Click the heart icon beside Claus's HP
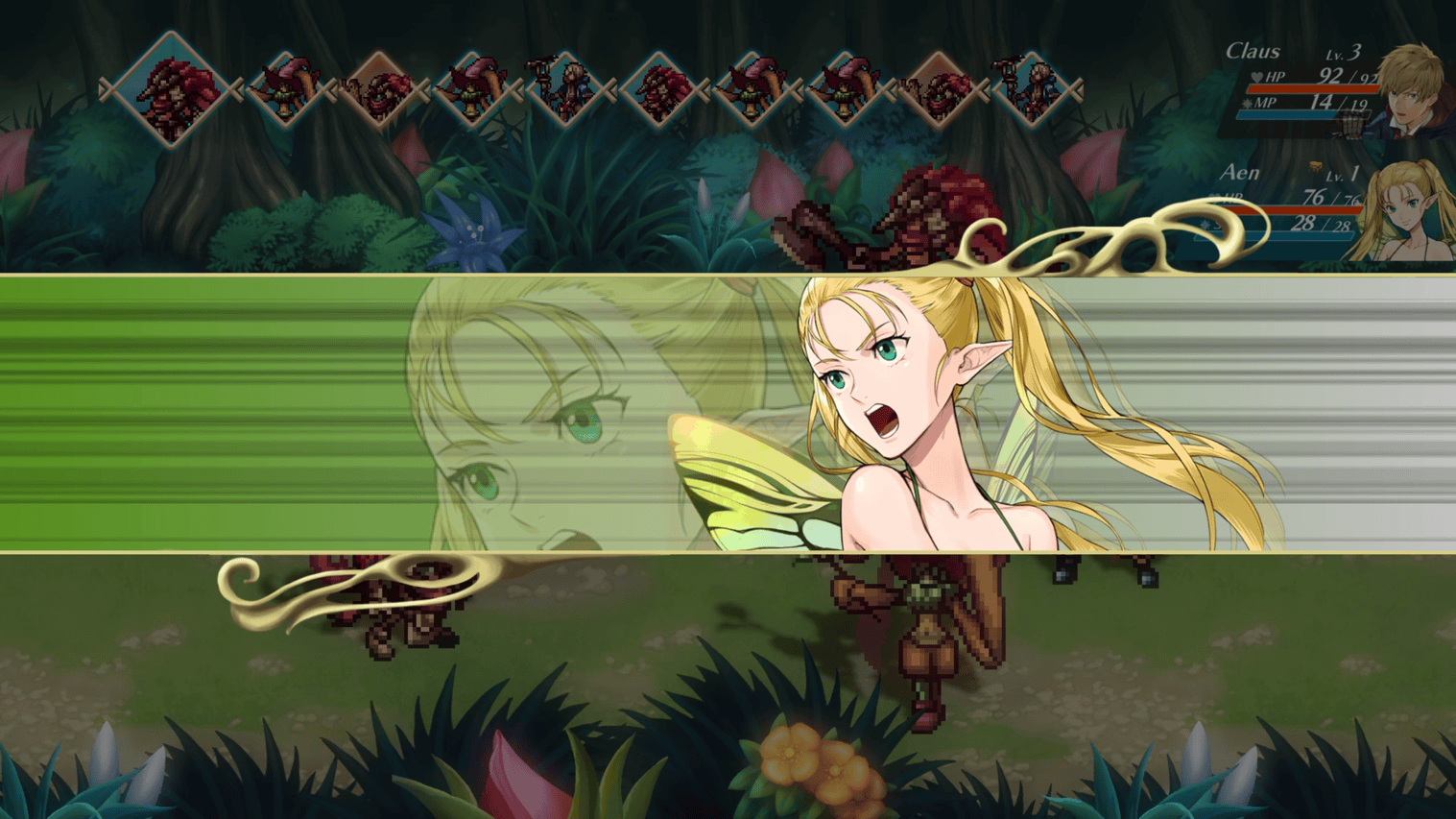The image size is (1456, 819). [x=1256, y=78]
